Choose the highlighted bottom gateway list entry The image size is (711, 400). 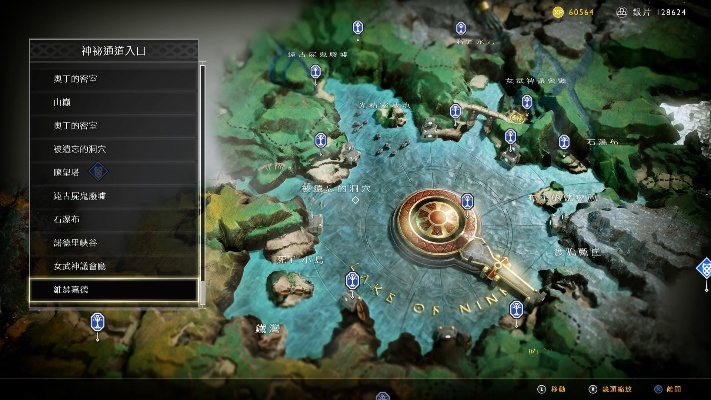114,290
